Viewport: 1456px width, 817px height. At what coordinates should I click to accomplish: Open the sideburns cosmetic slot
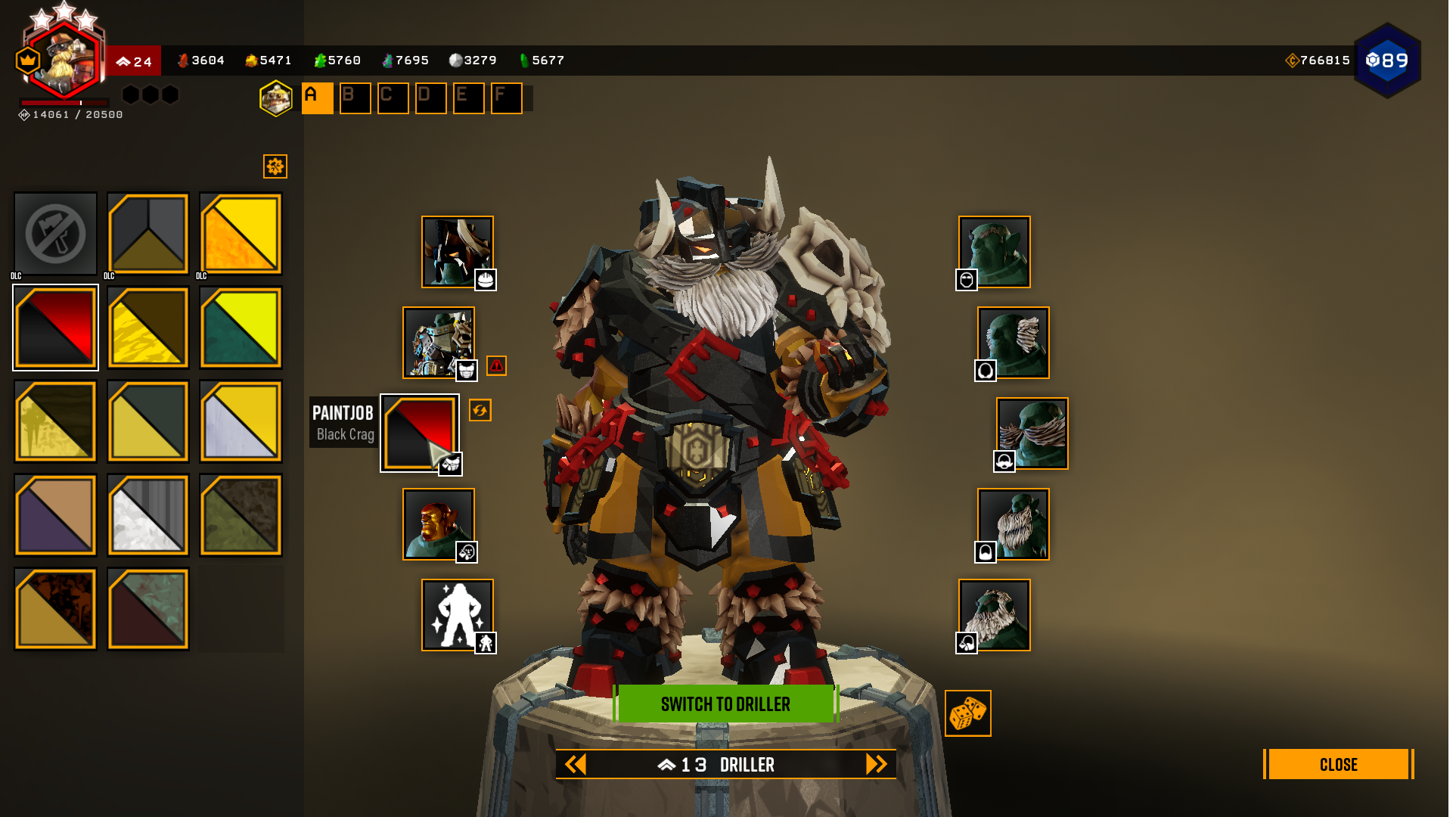tap(1014, 343)
